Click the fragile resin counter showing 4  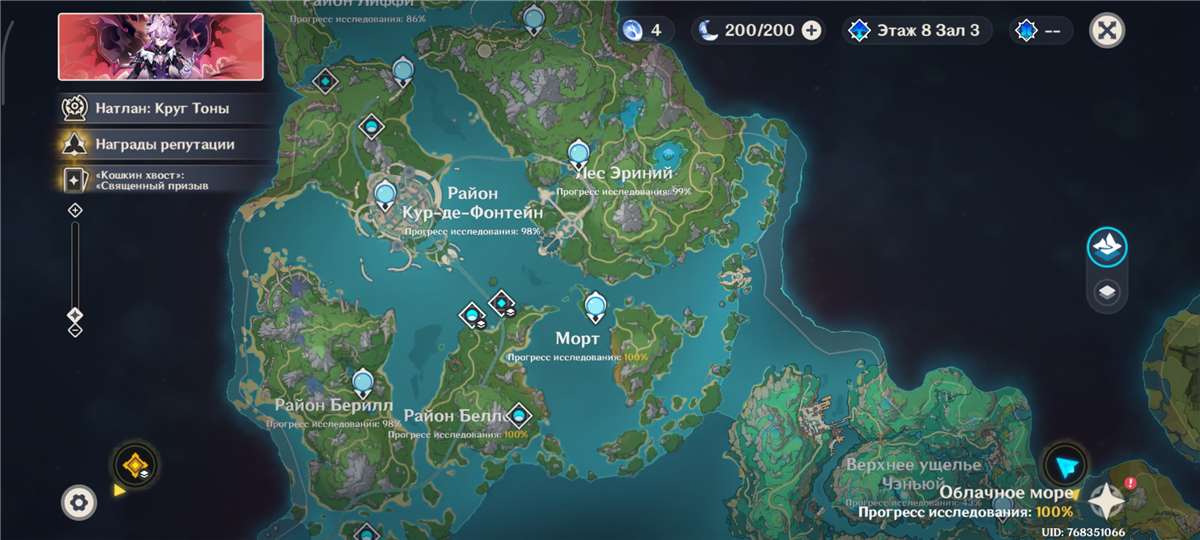tap(642, 30)
